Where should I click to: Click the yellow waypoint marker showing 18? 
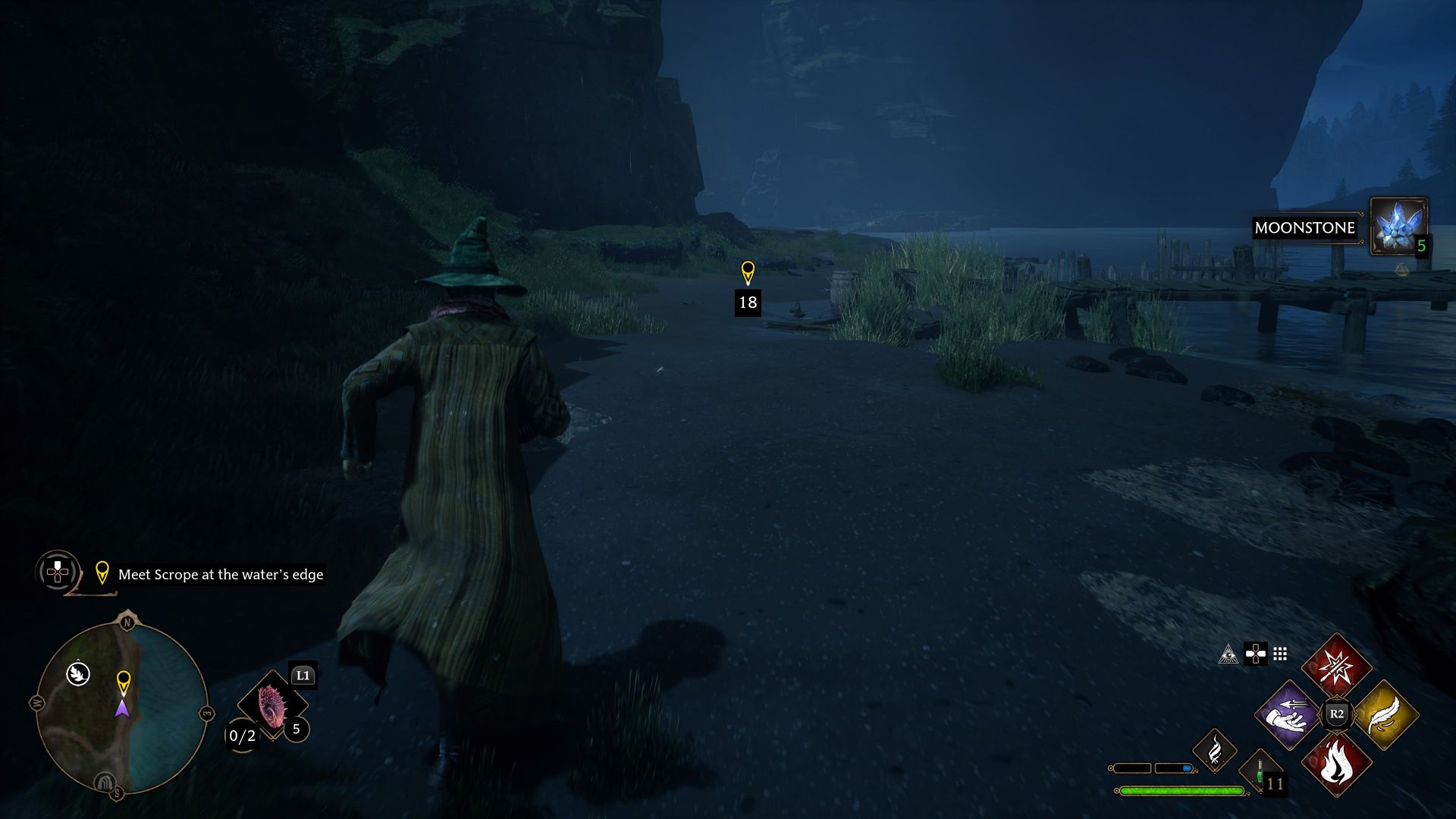(748, 273)
